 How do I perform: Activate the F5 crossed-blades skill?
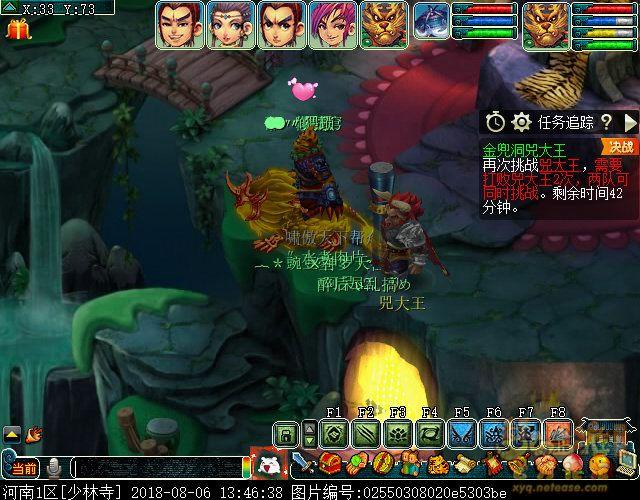[x=462, y=433]
